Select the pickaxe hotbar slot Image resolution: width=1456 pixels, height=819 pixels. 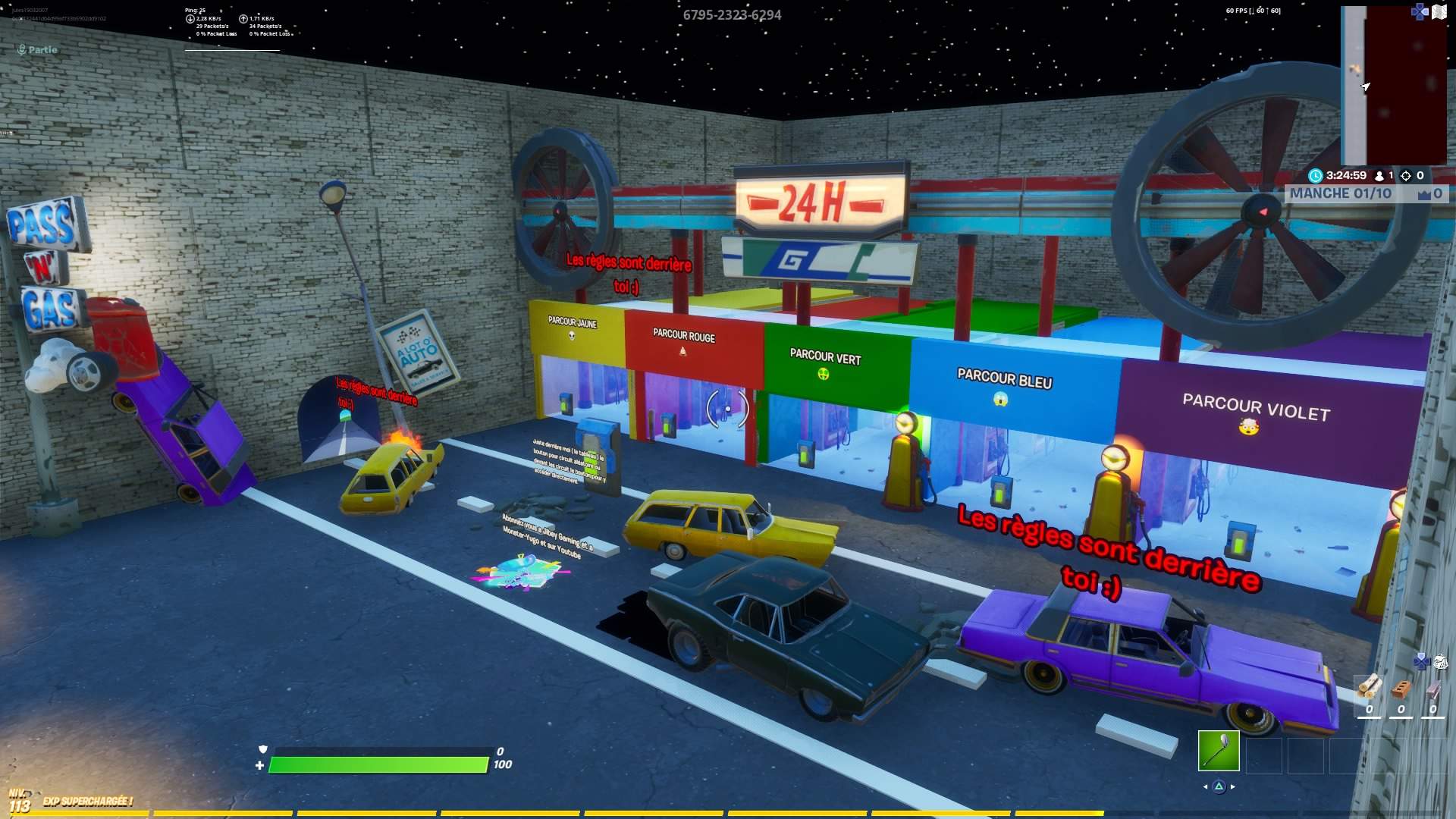pyautogui.click(x=1219, y=751)
